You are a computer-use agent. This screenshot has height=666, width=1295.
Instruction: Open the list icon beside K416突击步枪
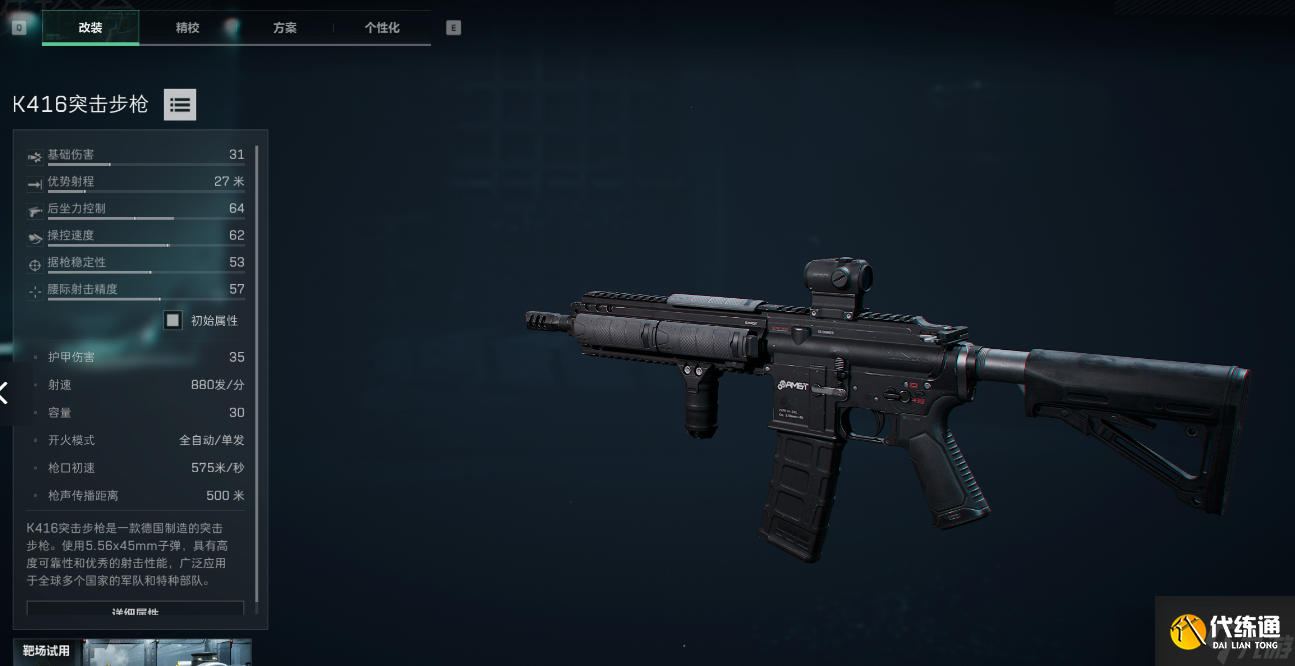coord(180,104)
